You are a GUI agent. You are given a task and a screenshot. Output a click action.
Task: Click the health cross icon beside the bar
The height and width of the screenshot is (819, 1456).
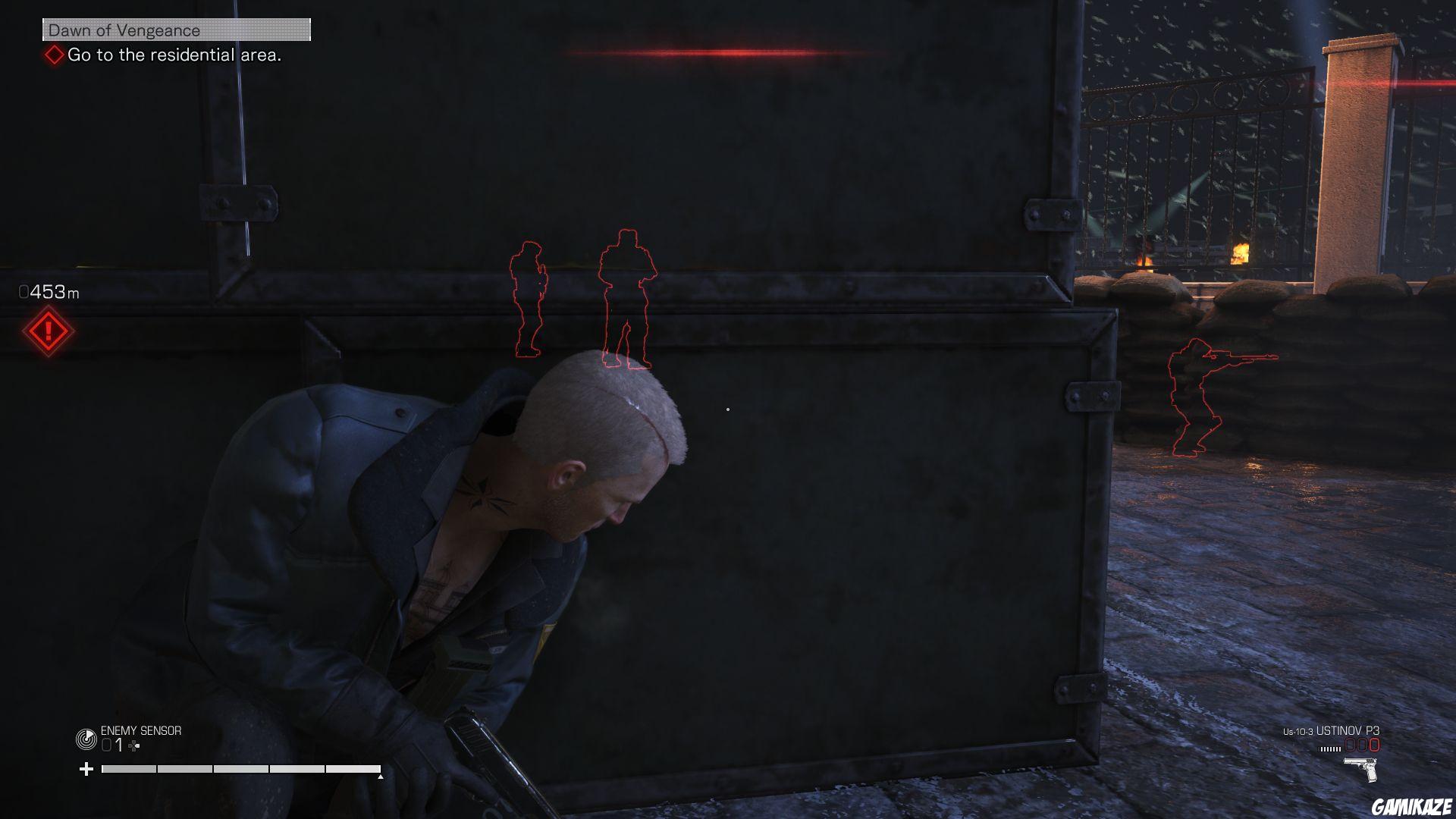point(86,768)
